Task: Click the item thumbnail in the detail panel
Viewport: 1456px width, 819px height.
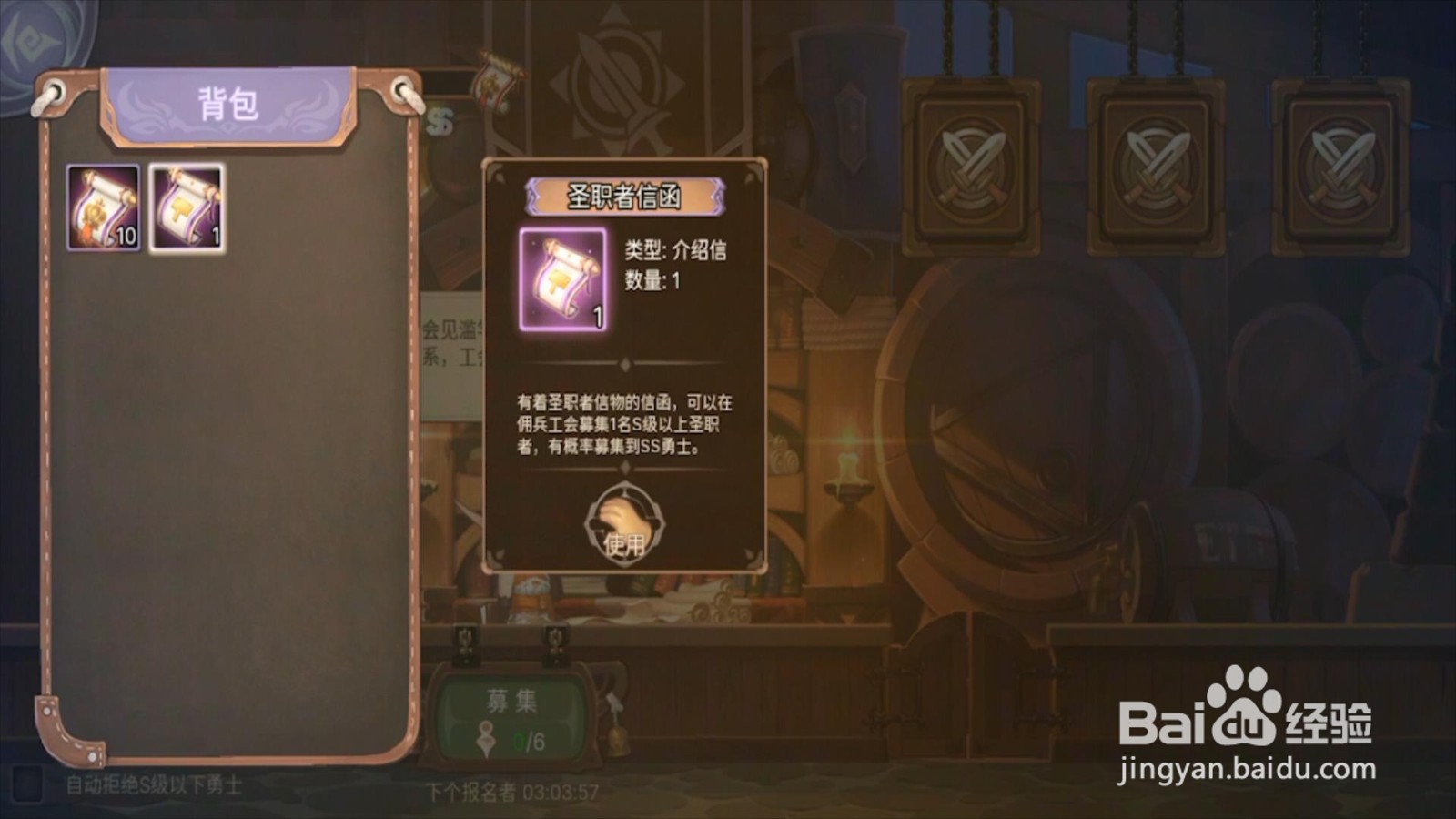Action: coord(562,280)
